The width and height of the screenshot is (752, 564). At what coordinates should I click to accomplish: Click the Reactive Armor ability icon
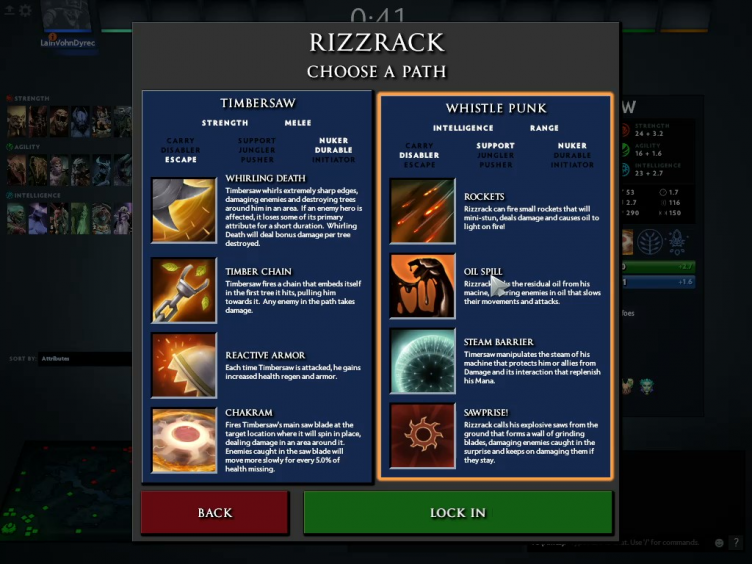pos(184,365)
